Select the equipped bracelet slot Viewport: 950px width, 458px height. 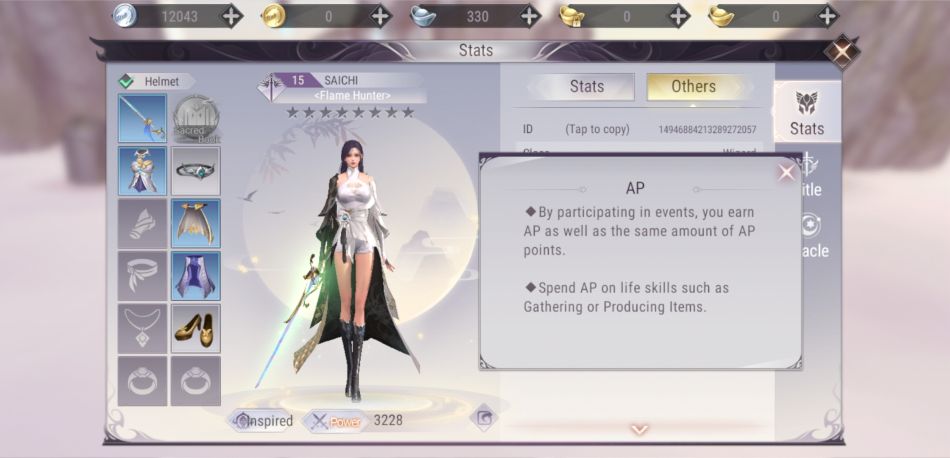click(195, 170)
